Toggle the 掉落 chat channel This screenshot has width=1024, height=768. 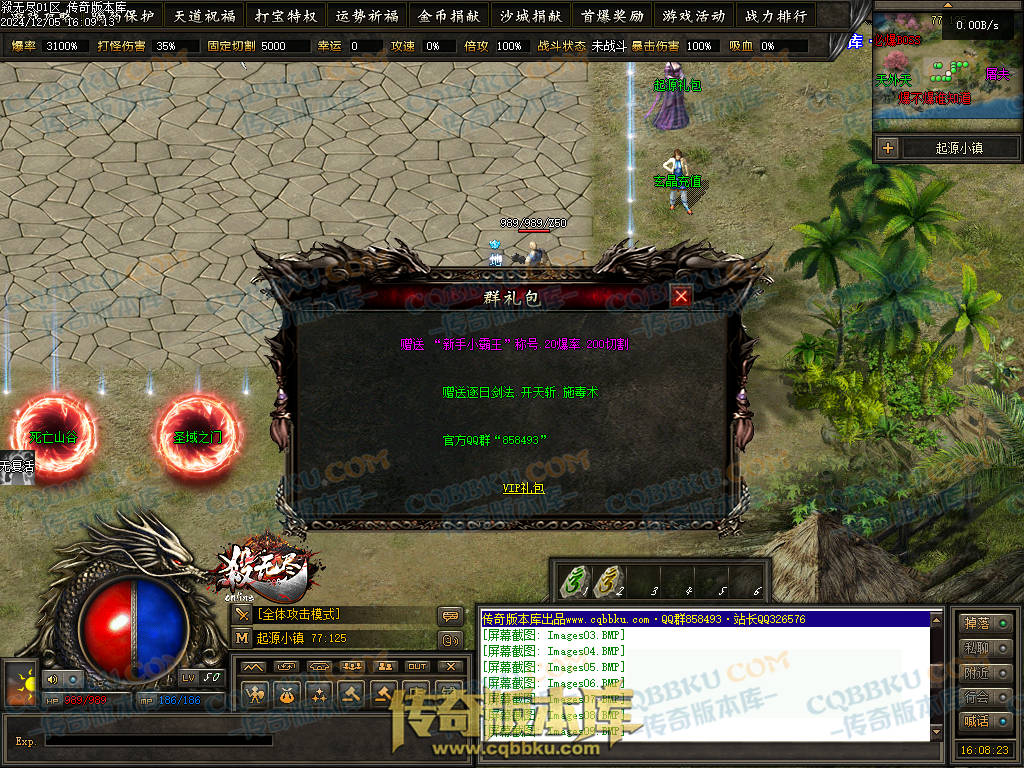[983, 624]
